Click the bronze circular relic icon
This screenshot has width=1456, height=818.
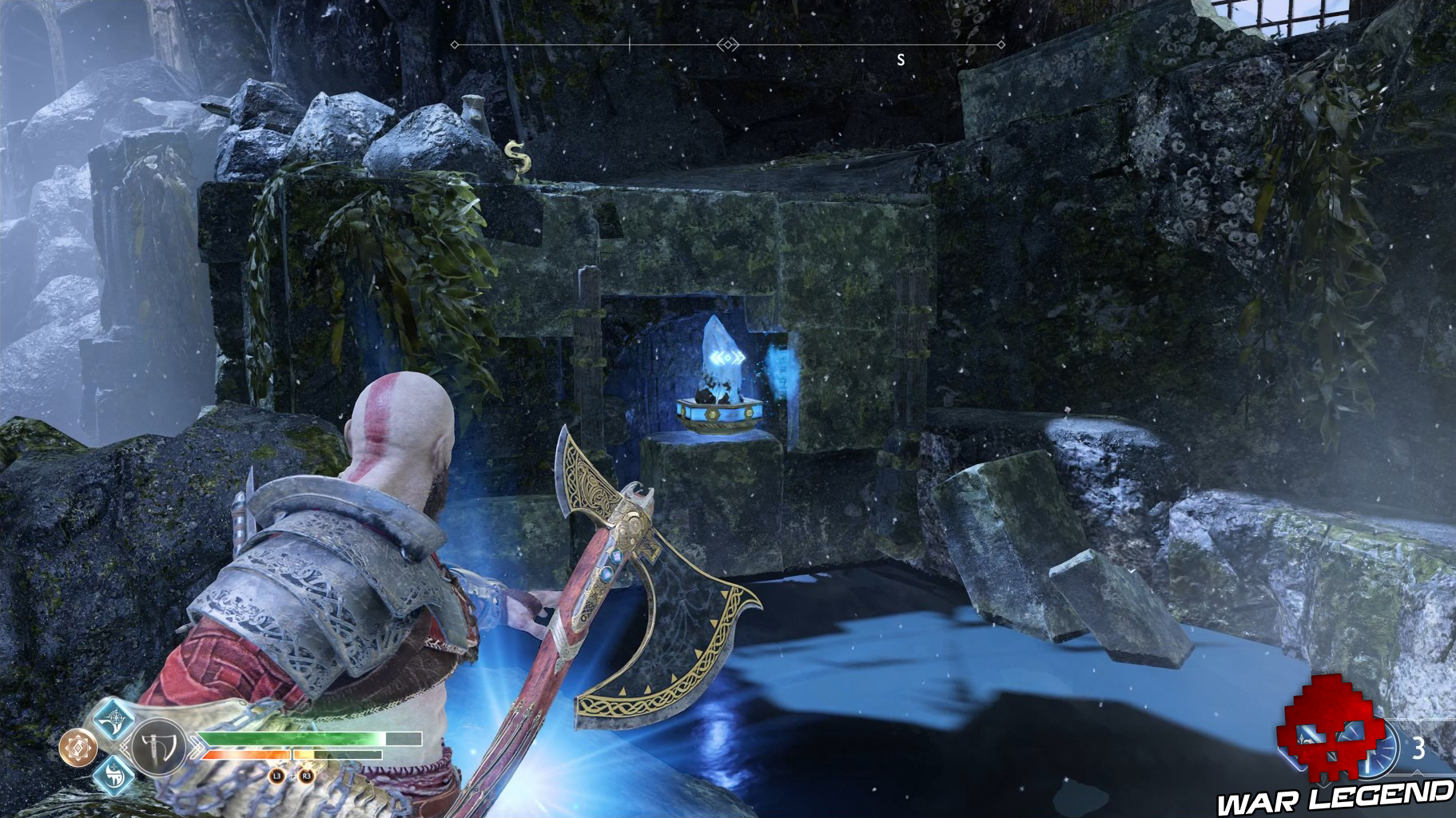click(78, 748)
